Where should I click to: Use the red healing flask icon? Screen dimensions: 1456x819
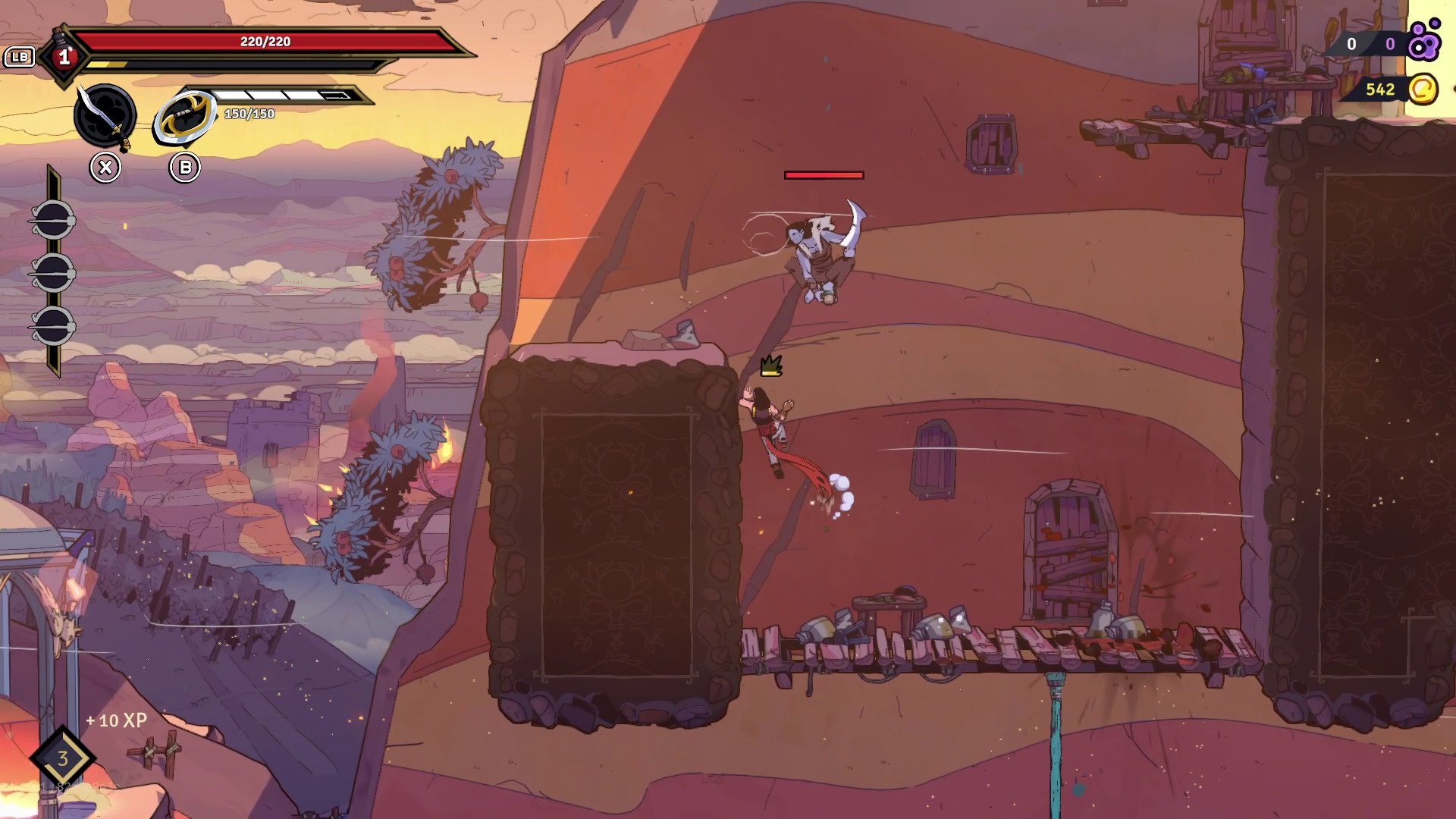tap(64, 56)
